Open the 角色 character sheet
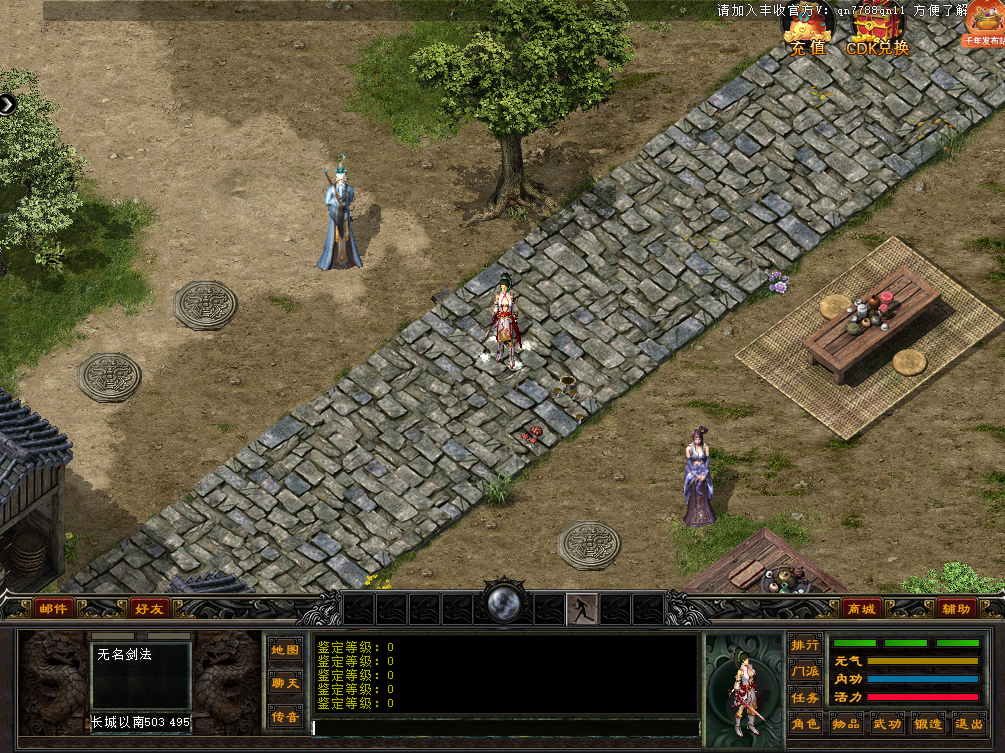 pos(805,724)
